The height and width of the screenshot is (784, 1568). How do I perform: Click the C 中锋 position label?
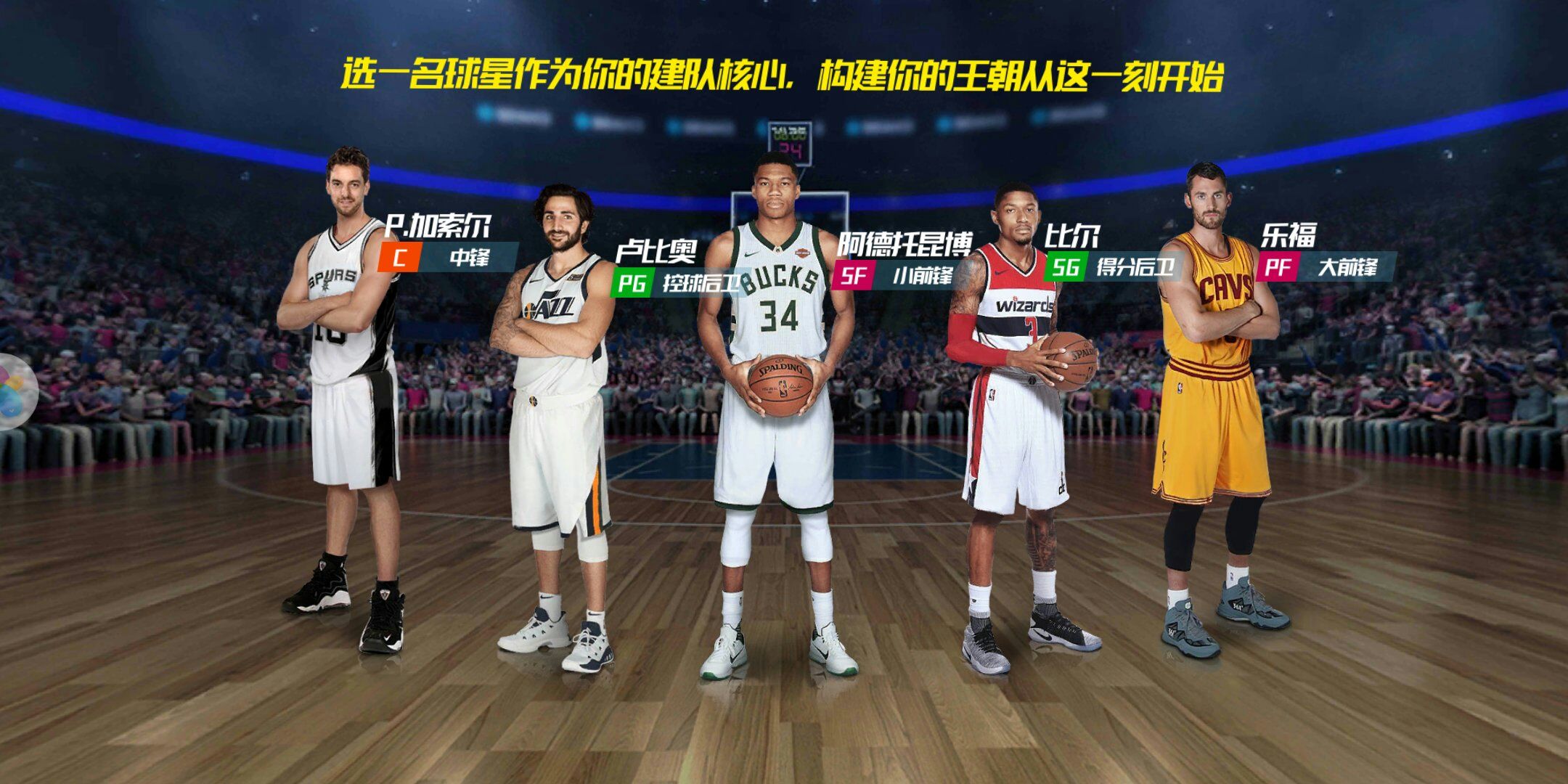448,257
